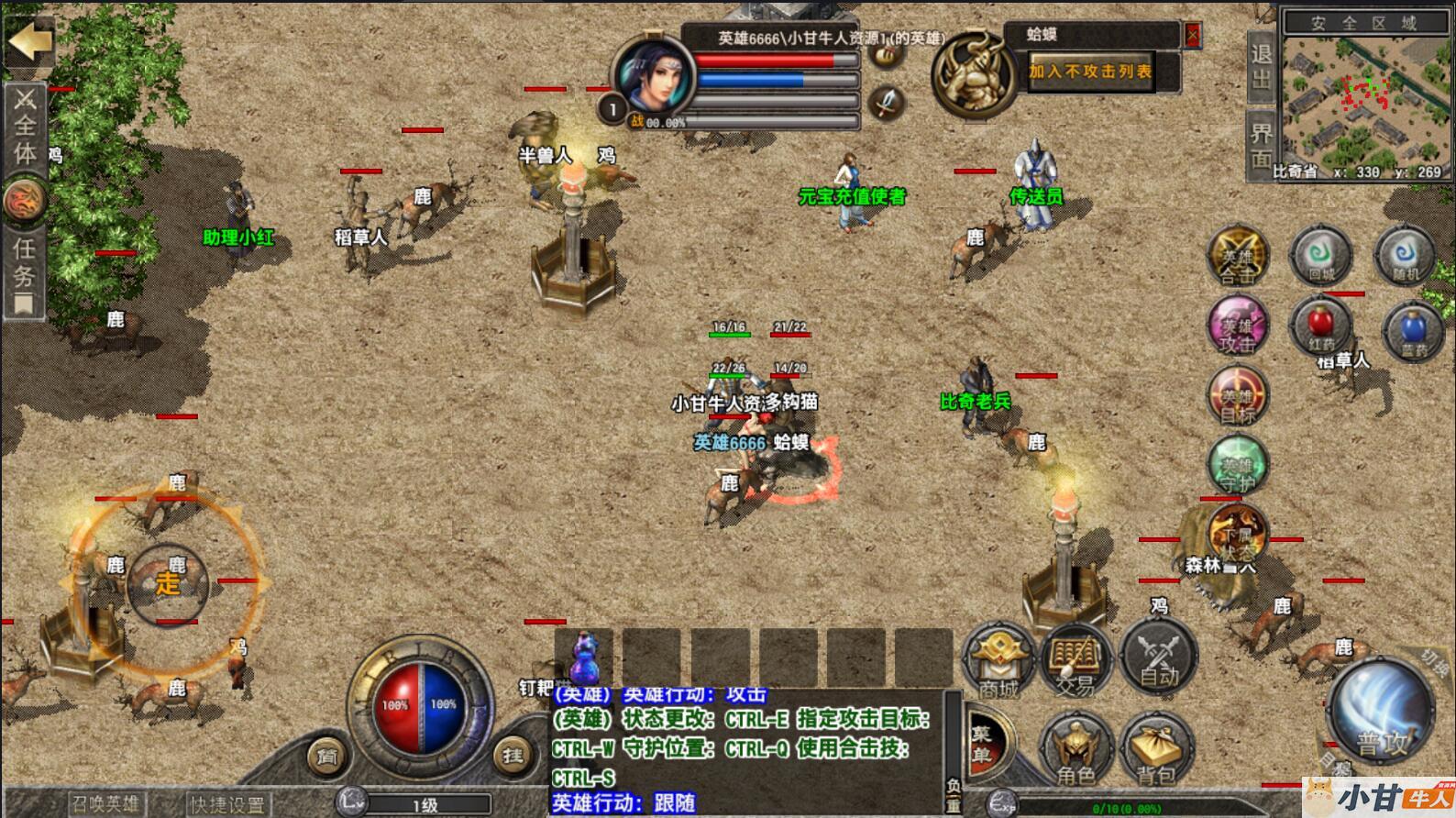Open the 背包 backpack
This screenshot has height=818, width=1456.
[1155, 750]
